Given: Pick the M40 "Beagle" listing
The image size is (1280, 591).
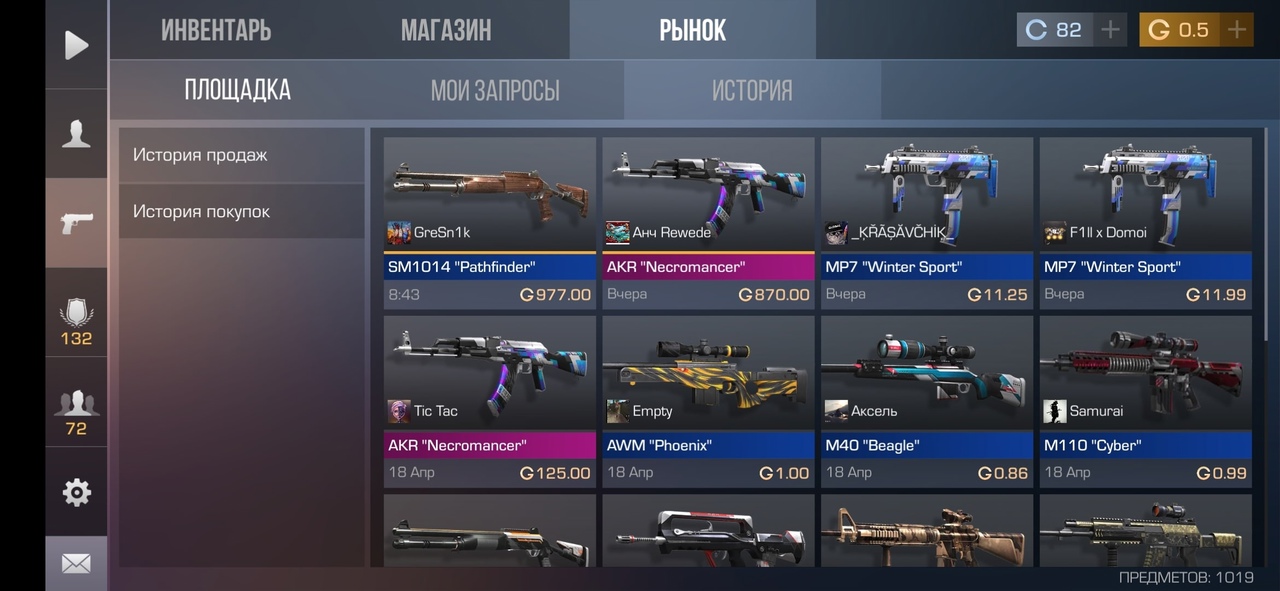Looking at the screenshot, I should (x=927, y=401).
